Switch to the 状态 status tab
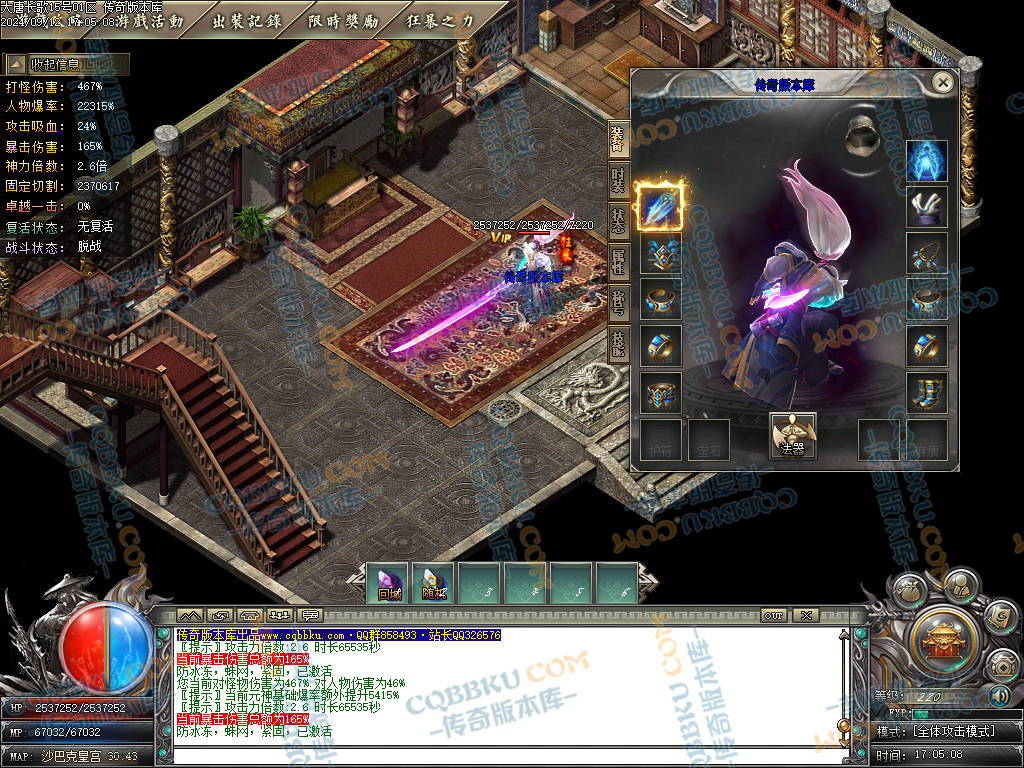The width and height of the screenshot is (1024, 768). coord(618,223)
